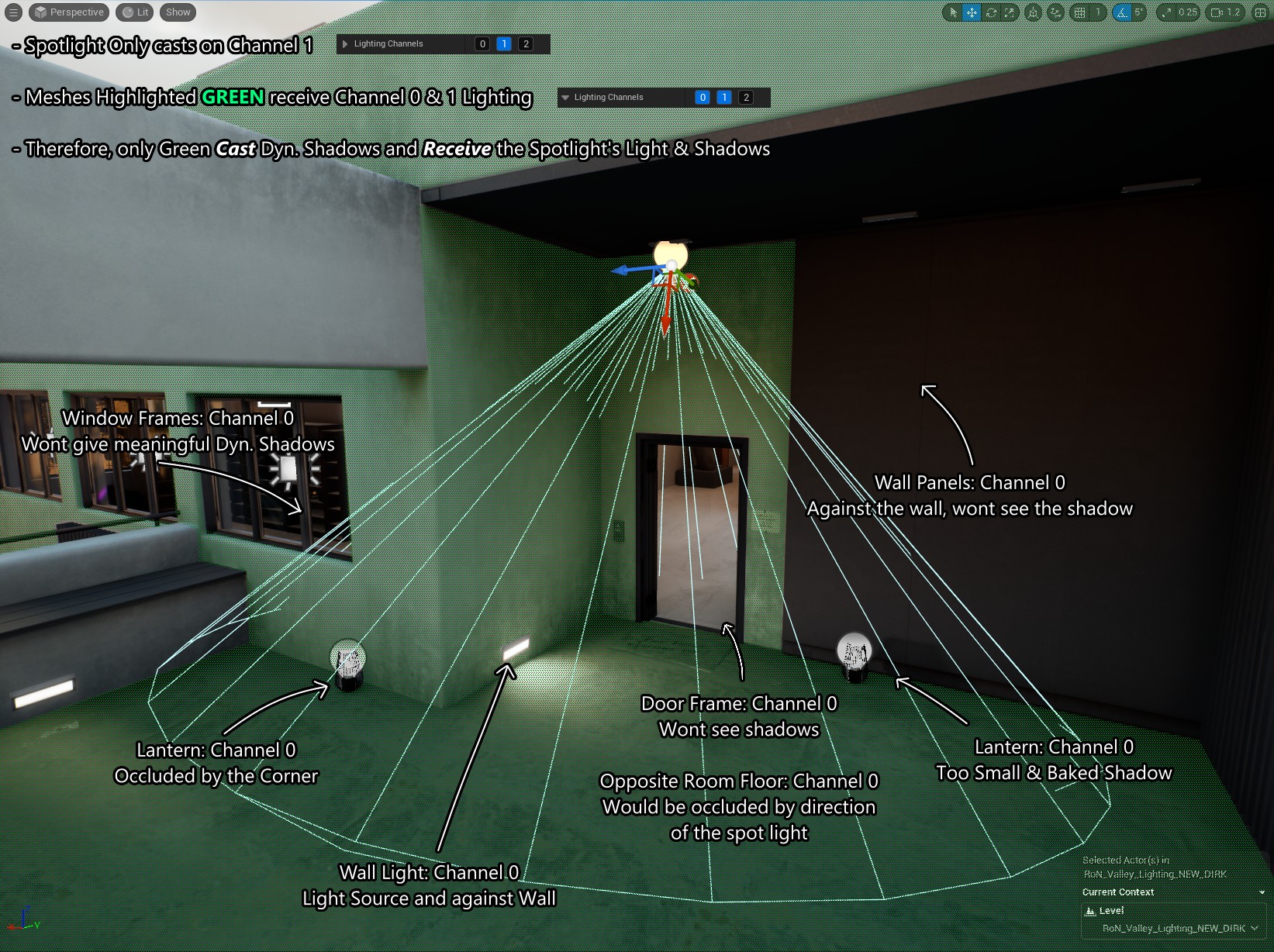The height and width of the screenshot is (952, 1274).
Task: Switch to the Scale tool
Action: tap(1010, 12)
